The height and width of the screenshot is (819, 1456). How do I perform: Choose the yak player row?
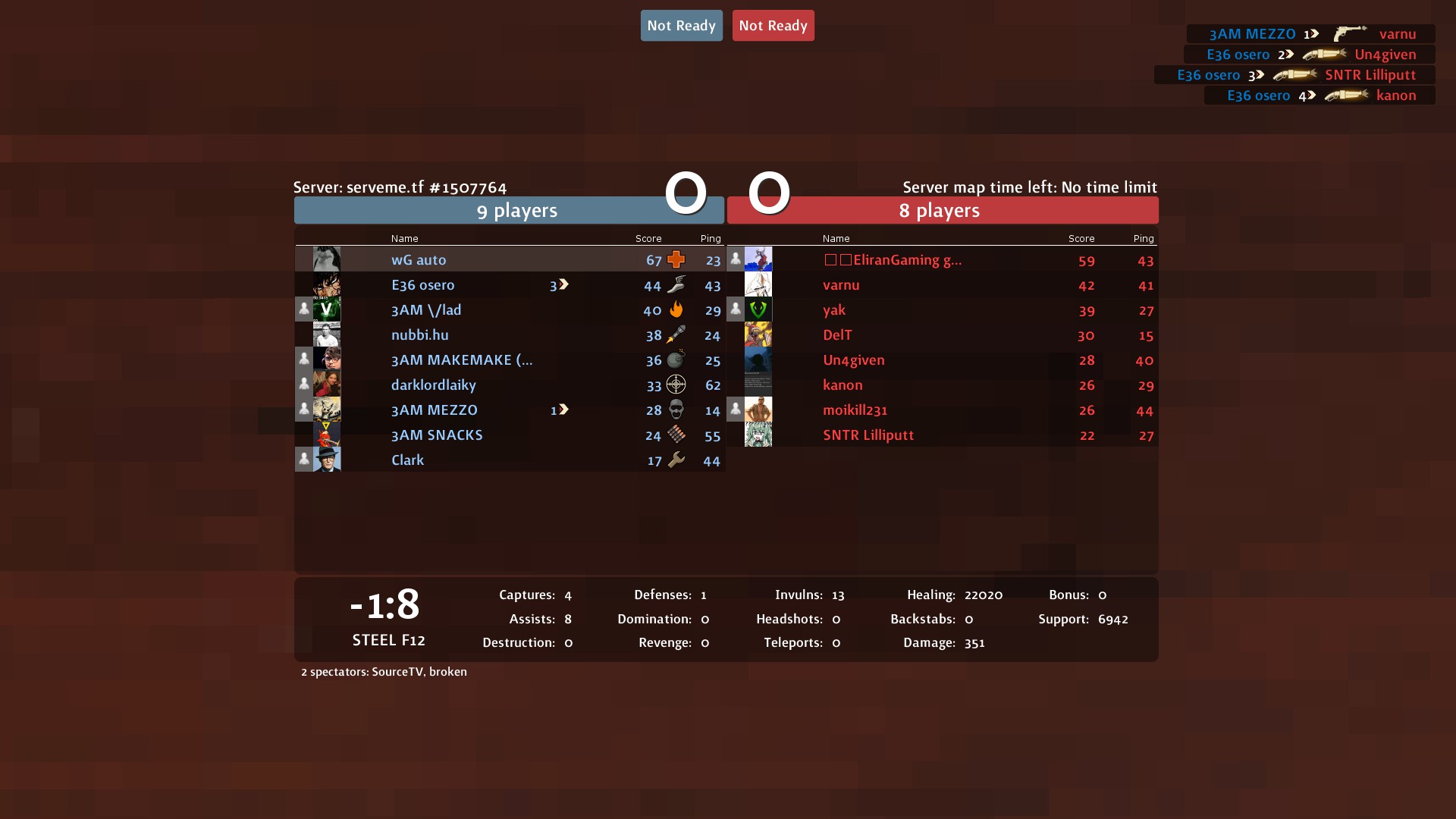[834, 310]
